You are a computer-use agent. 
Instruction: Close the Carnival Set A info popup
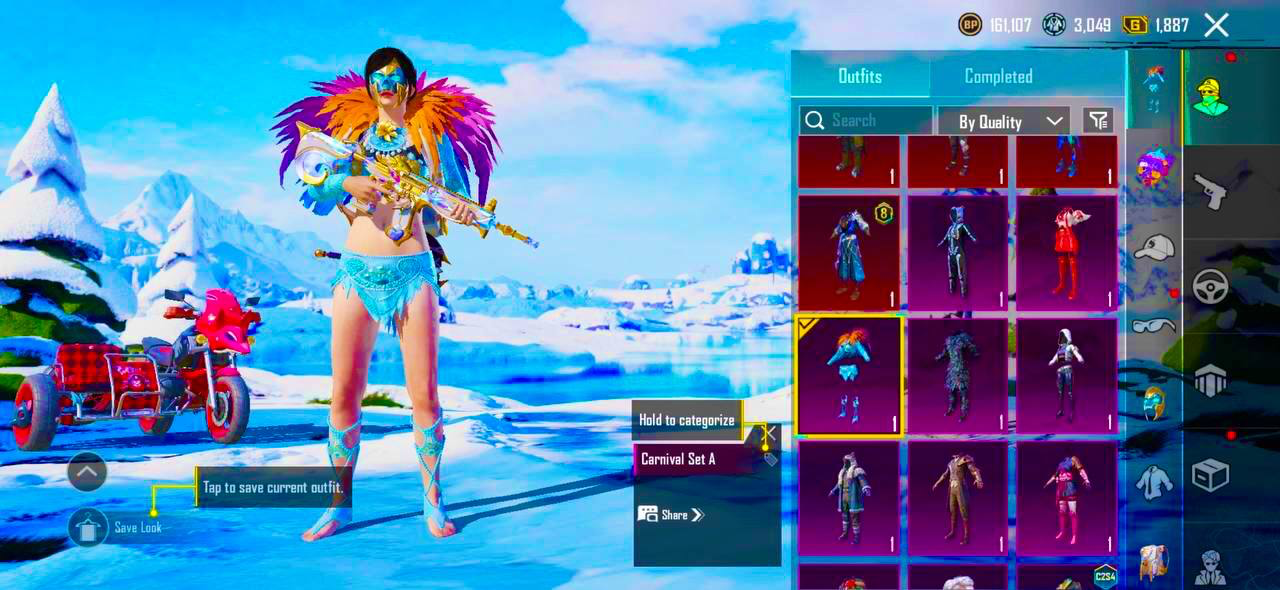770,433
